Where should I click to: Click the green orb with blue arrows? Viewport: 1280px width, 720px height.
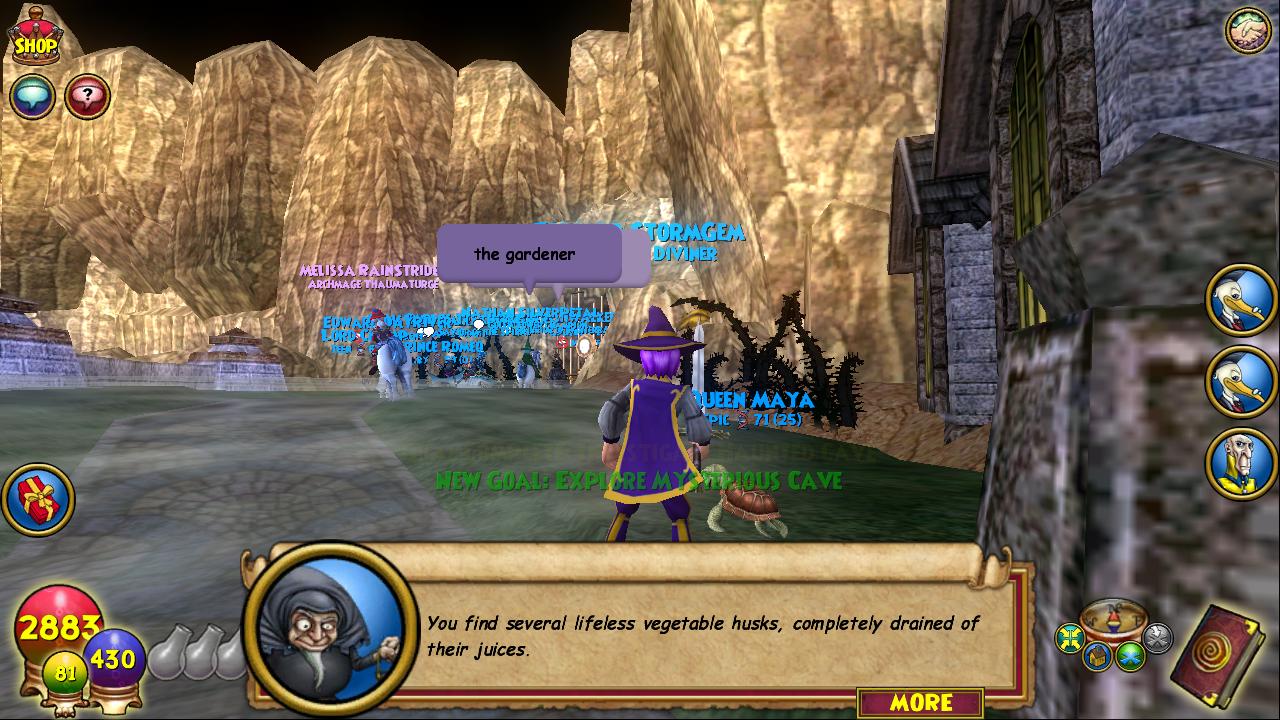click(1131, 656)
